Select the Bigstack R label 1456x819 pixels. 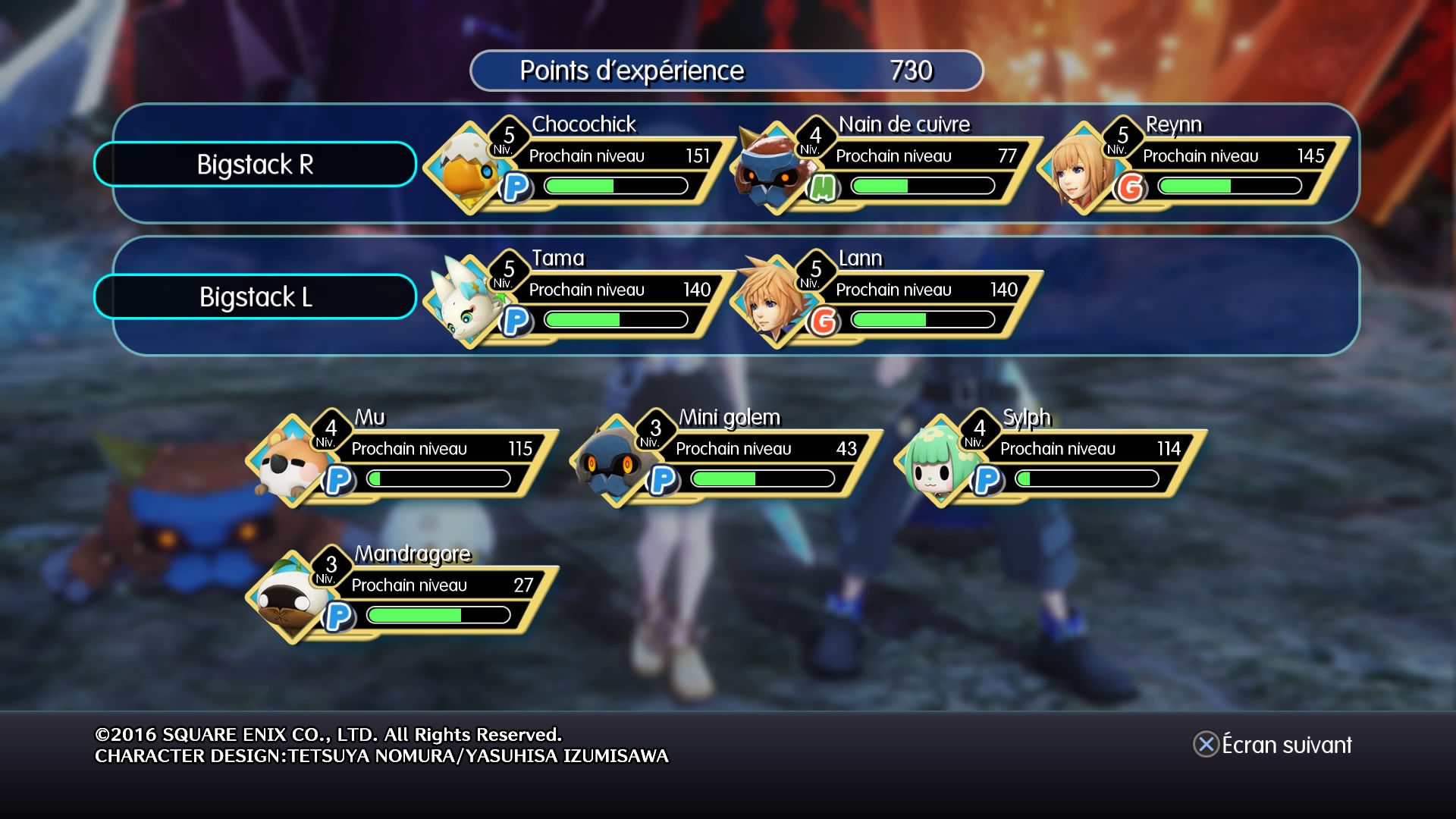255,164
